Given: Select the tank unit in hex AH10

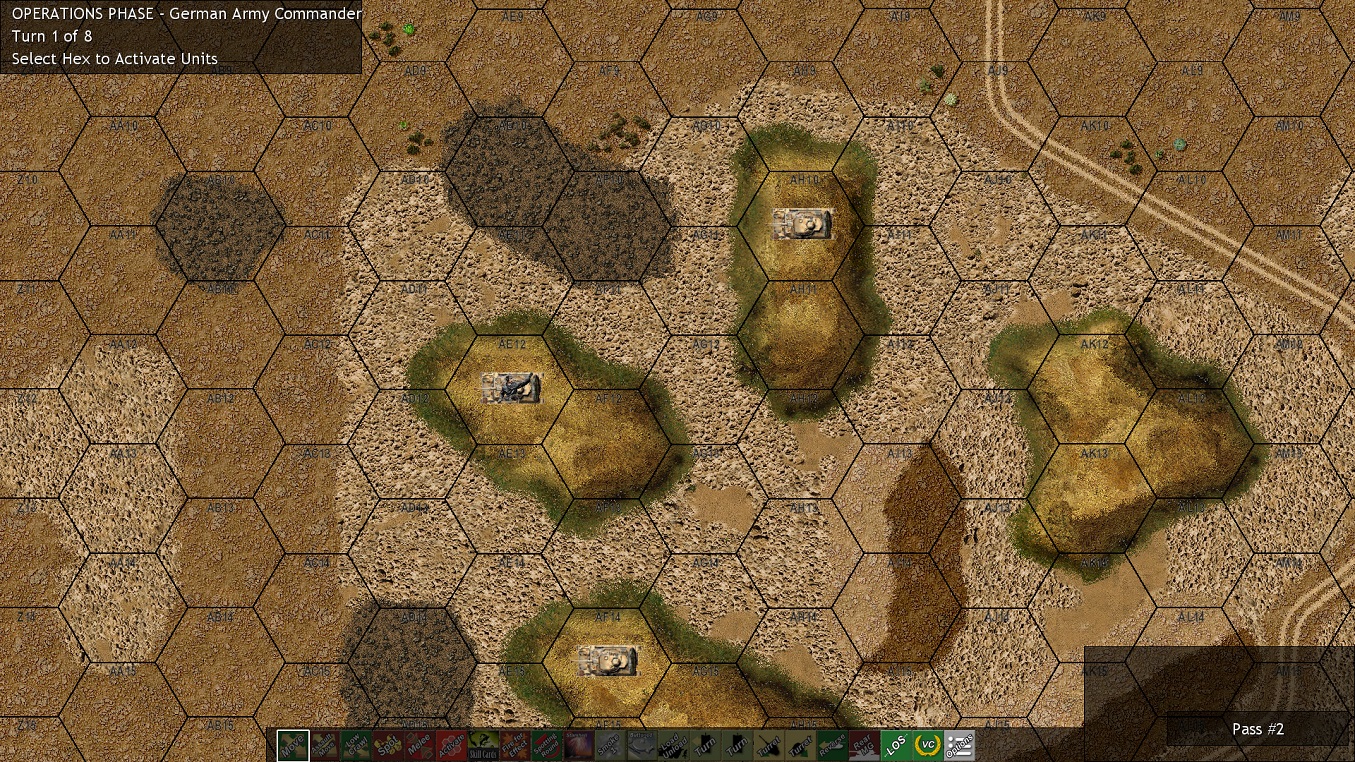Looking at the screenshot, I should (803, 224).
